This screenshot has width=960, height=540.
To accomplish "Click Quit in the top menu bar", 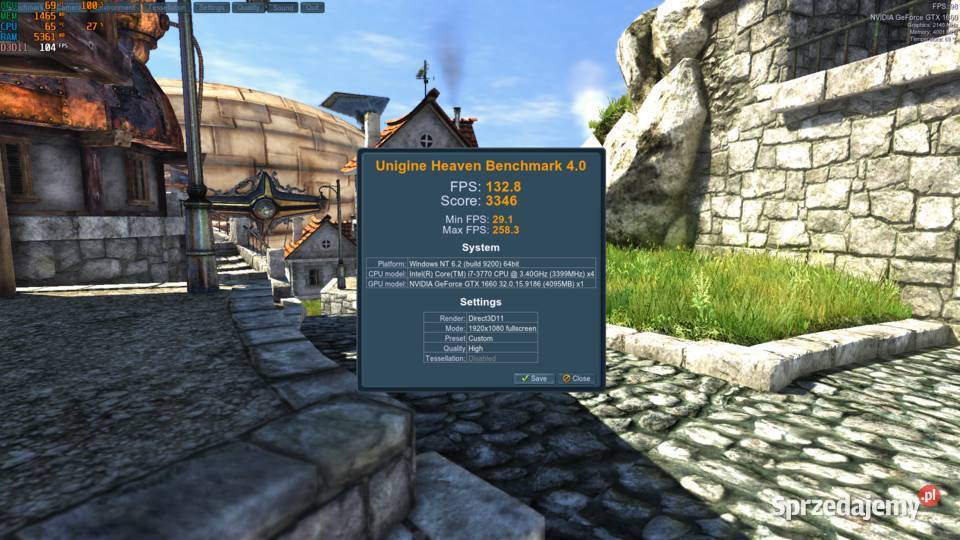I will point(312,7).
